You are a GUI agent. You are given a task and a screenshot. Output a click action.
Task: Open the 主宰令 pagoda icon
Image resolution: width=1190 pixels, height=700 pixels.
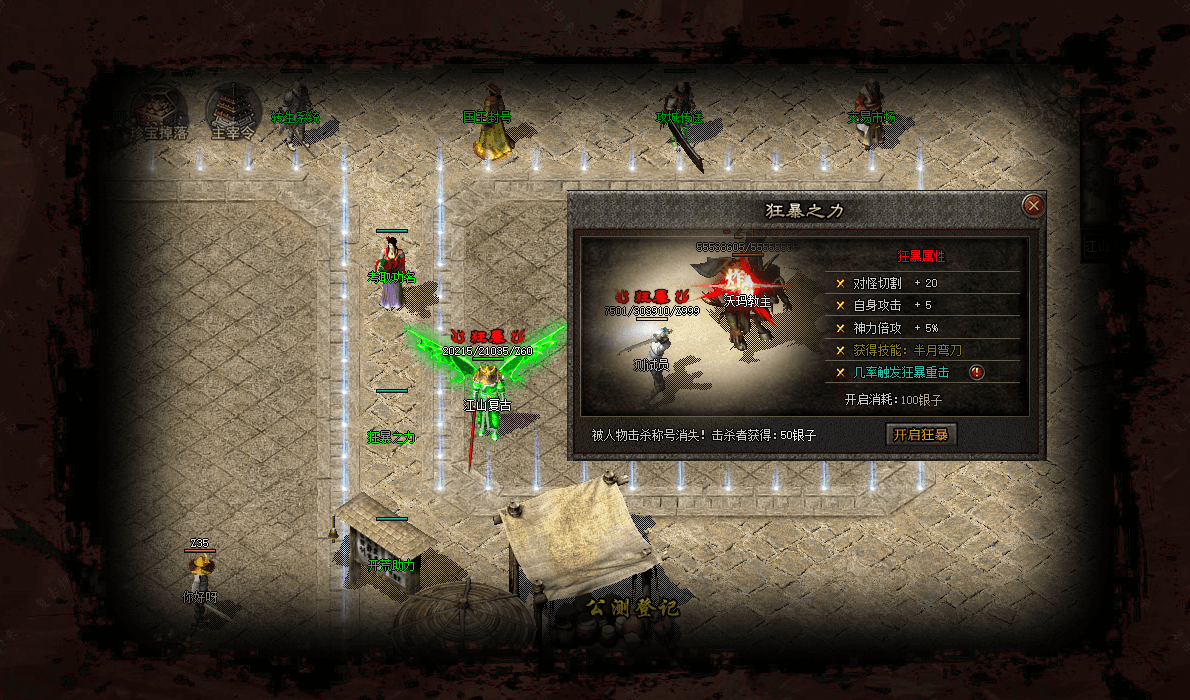(x=233, y=109)
